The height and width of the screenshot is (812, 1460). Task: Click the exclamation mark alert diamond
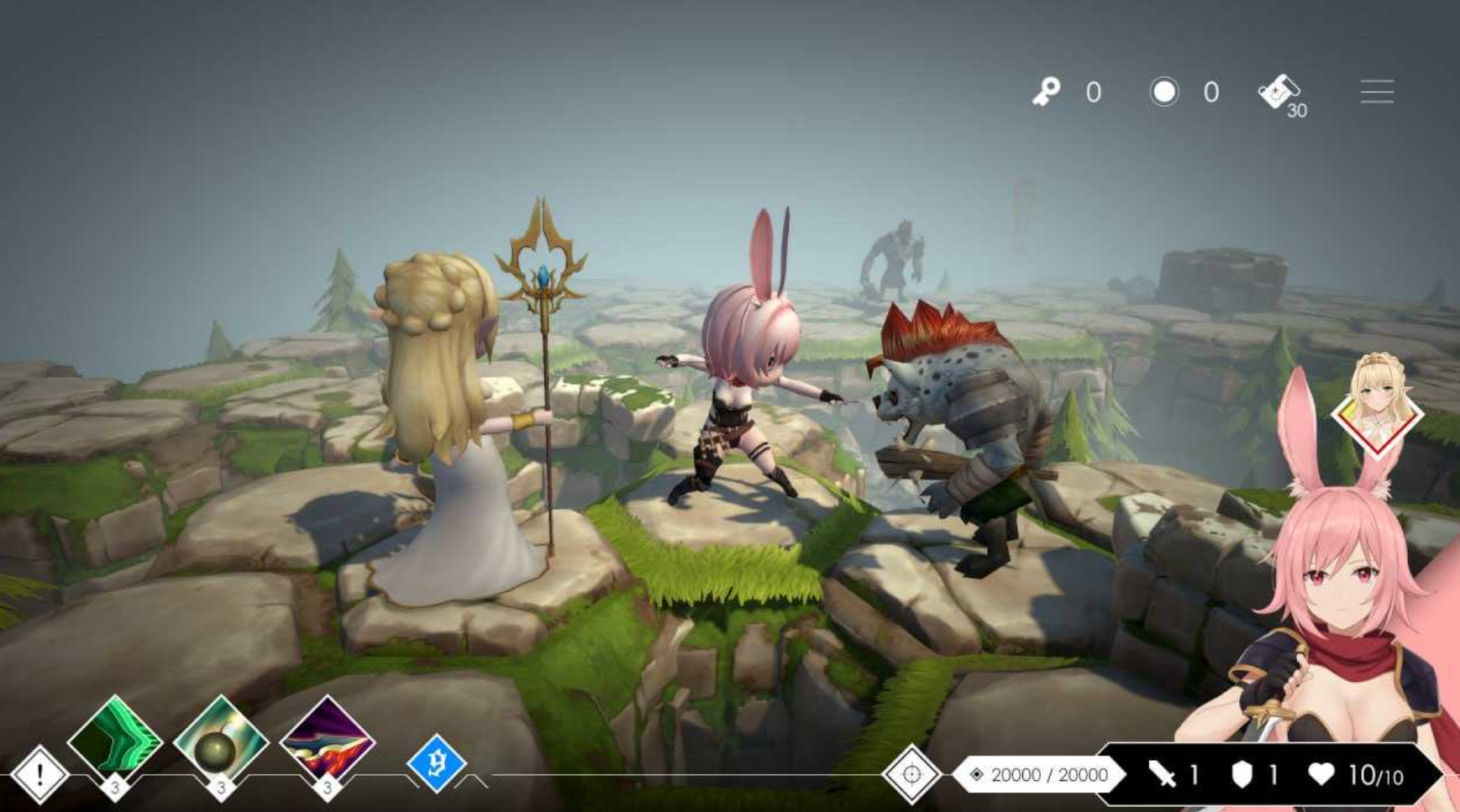(39, 774)
